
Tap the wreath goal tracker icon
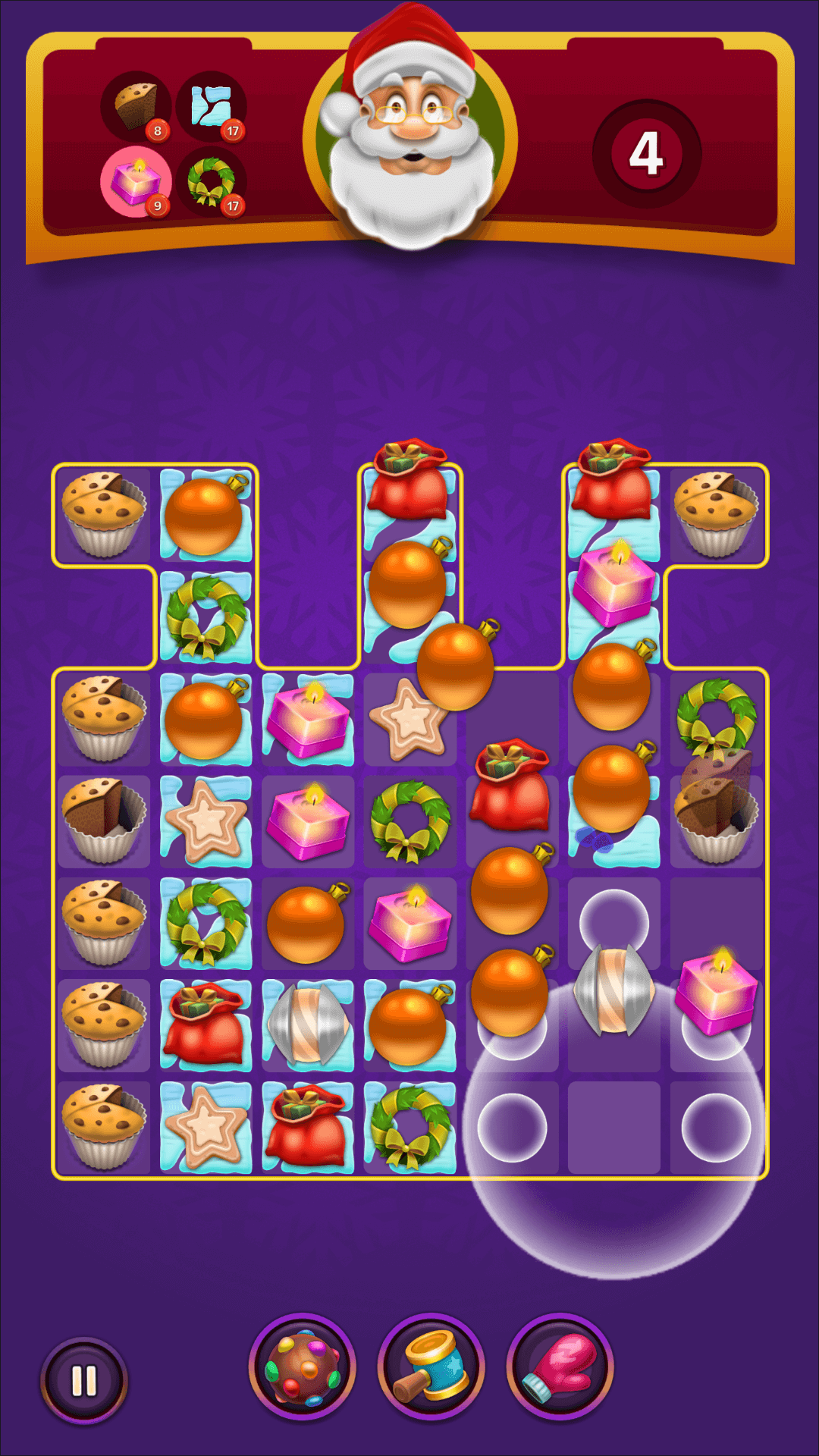(x=212, y=182)
